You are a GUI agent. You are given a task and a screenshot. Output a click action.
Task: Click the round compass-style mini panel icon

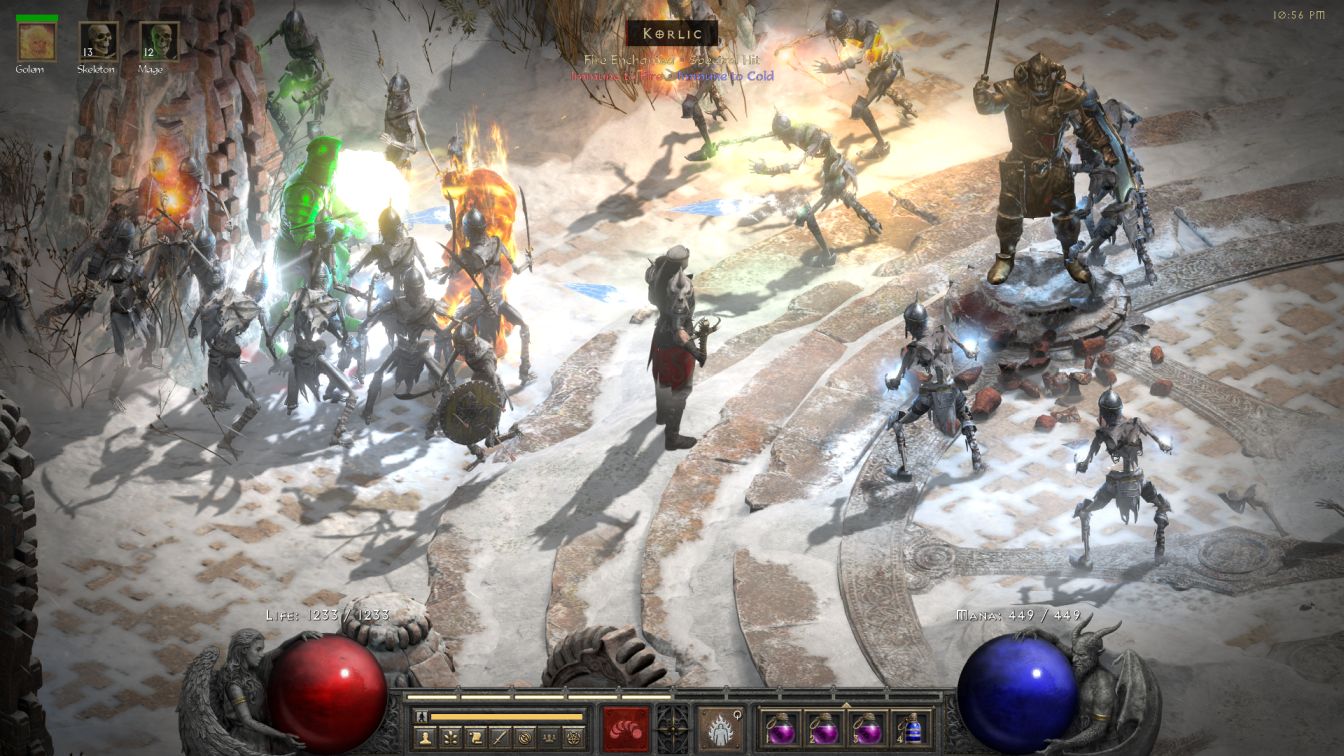[524, 738]
